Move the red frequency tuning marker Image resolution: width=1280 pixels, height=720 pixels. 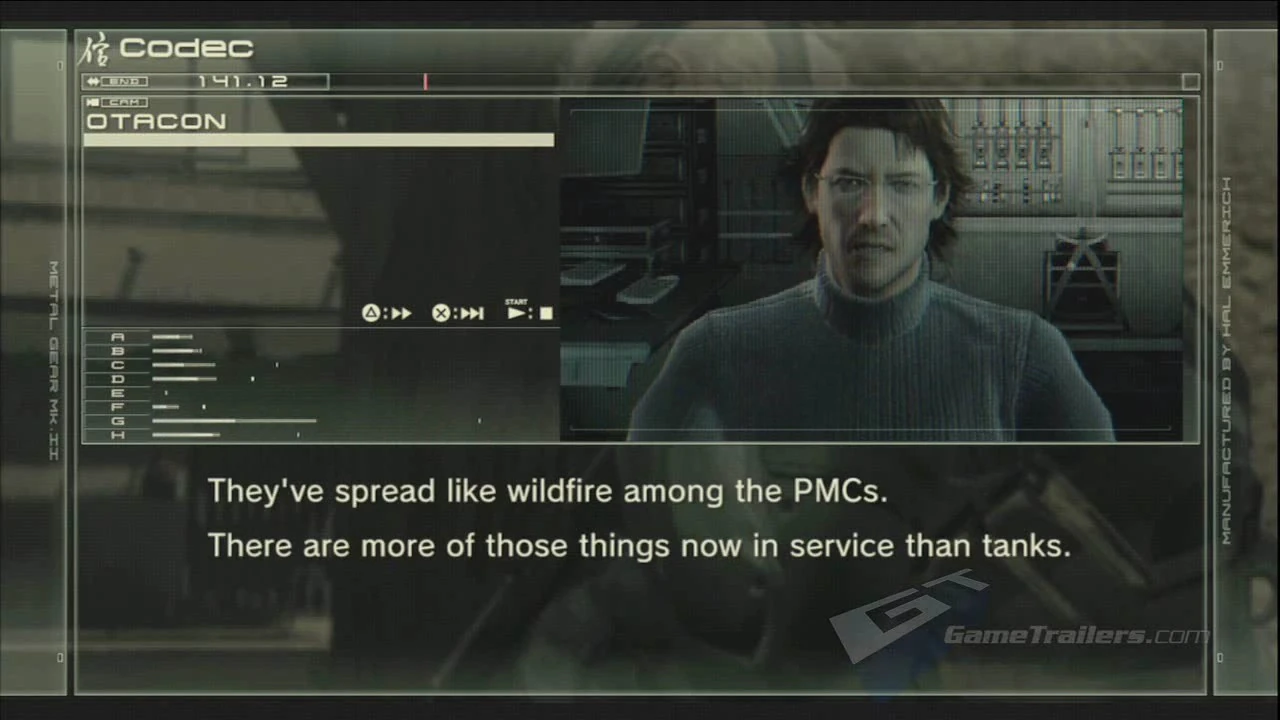click(425, 81)
